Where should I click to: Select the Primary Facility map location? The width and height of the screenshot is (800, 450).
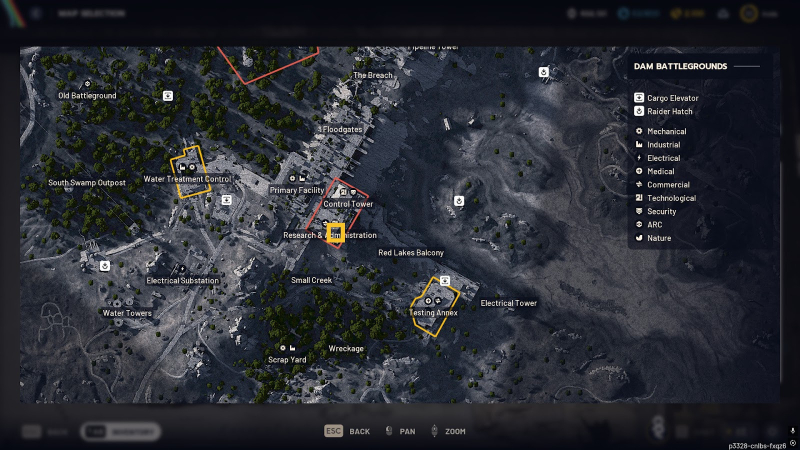[x=297, y=189]
